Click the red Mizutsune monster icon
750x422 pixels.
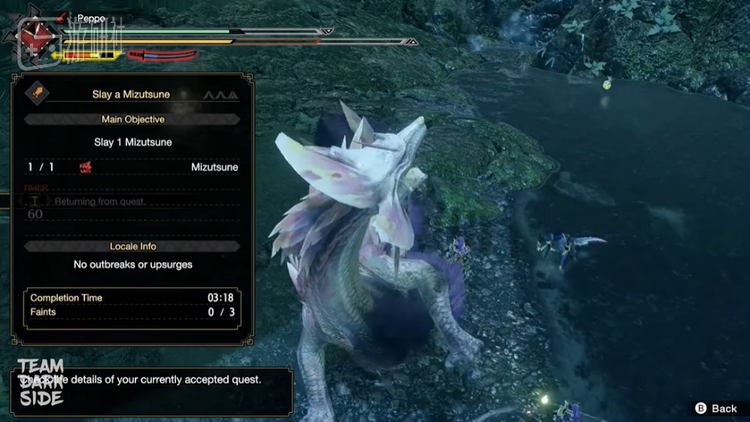click(x=85, y=167)
